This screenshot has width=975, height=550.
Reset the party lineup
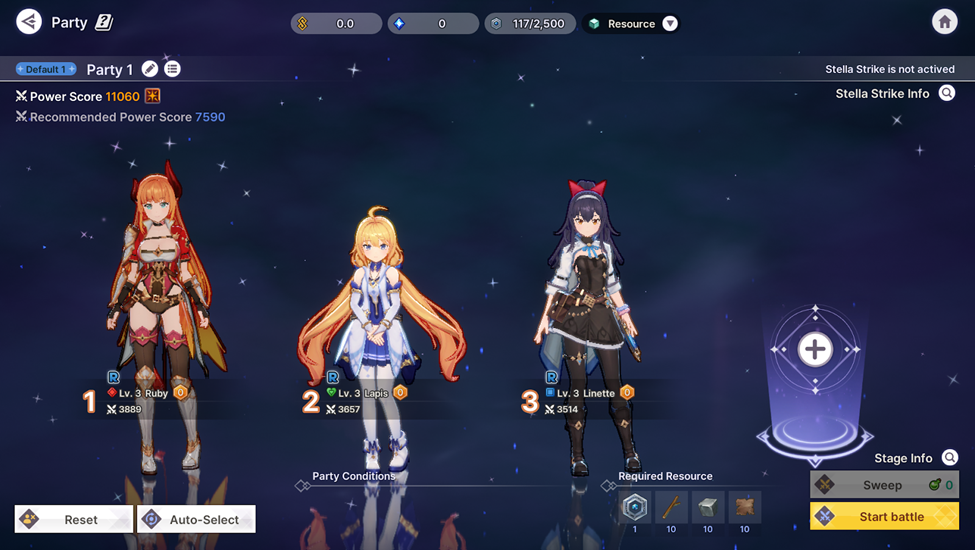point(73,519)
